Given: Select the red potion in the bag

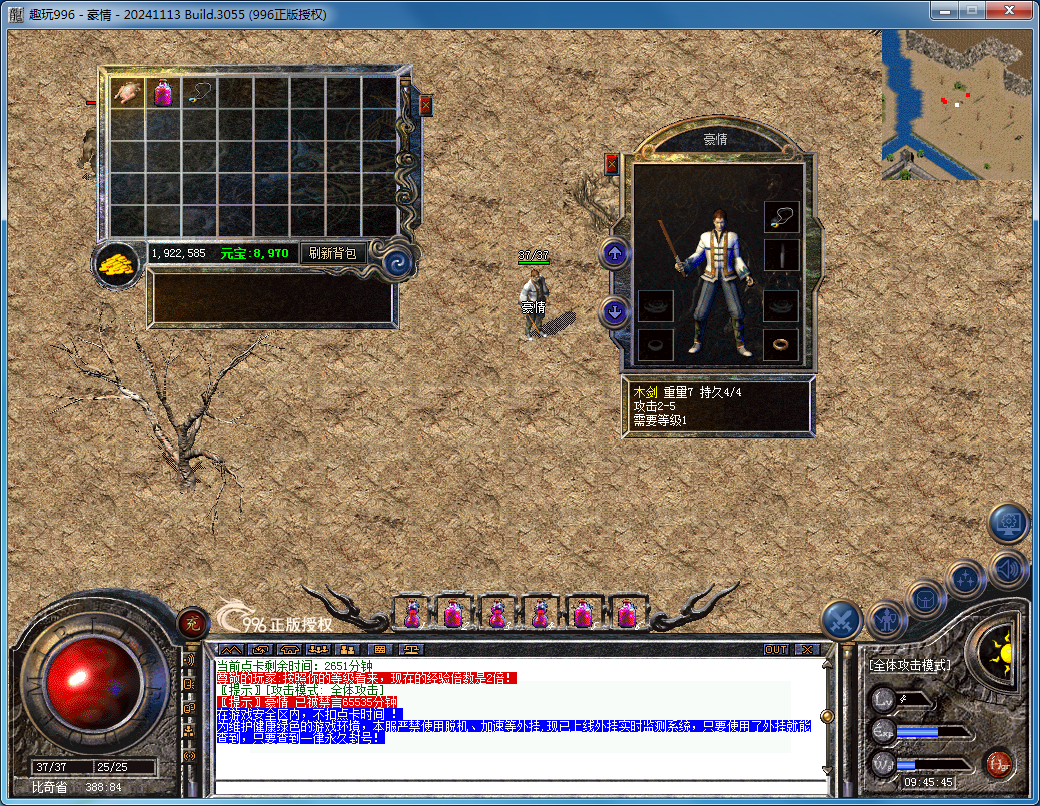Looking at the screenshot, I should tap(163, 93).
